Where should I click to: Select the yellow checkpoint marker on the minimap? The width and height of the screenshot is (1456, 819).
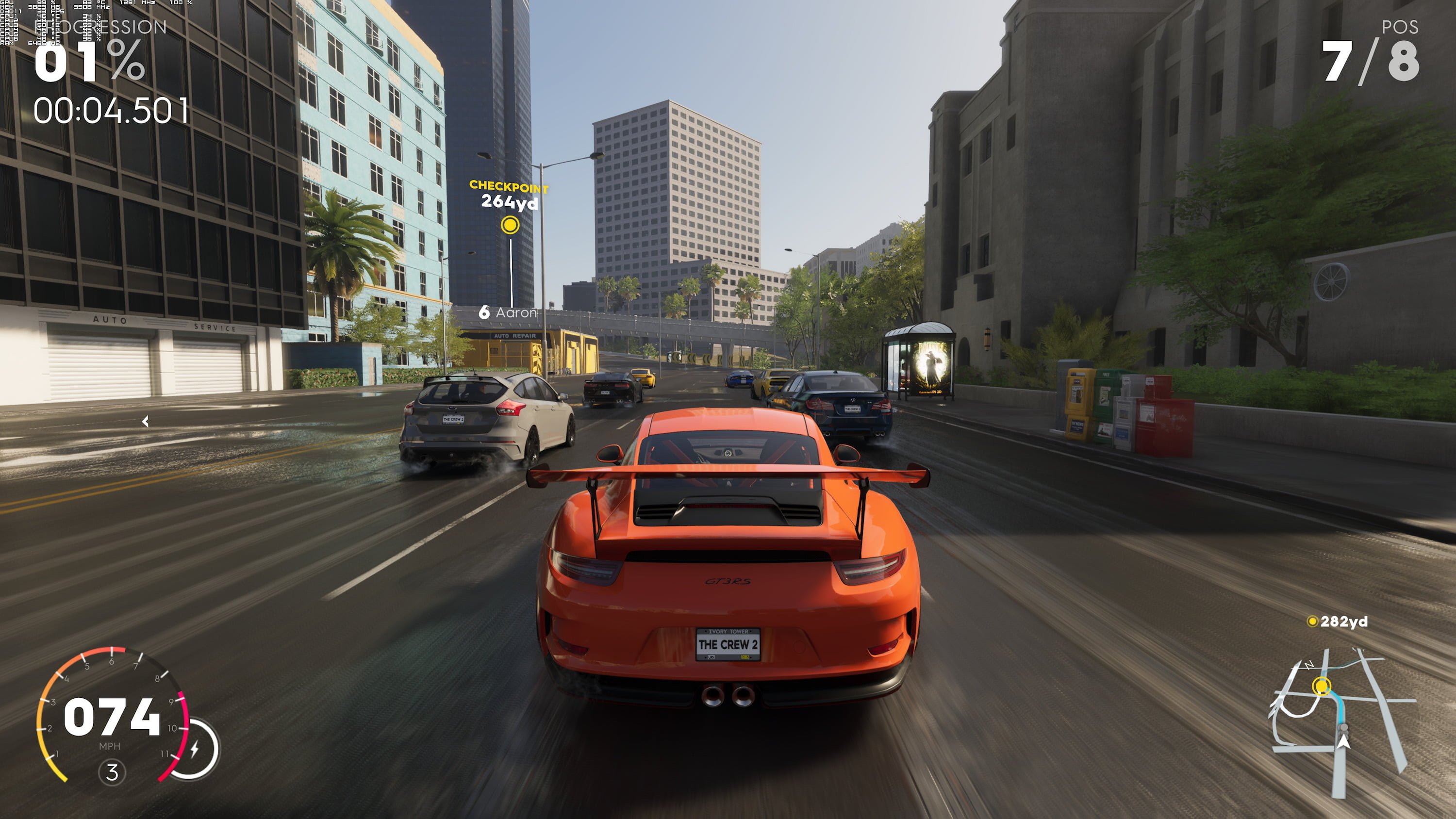click(1321, 686)
